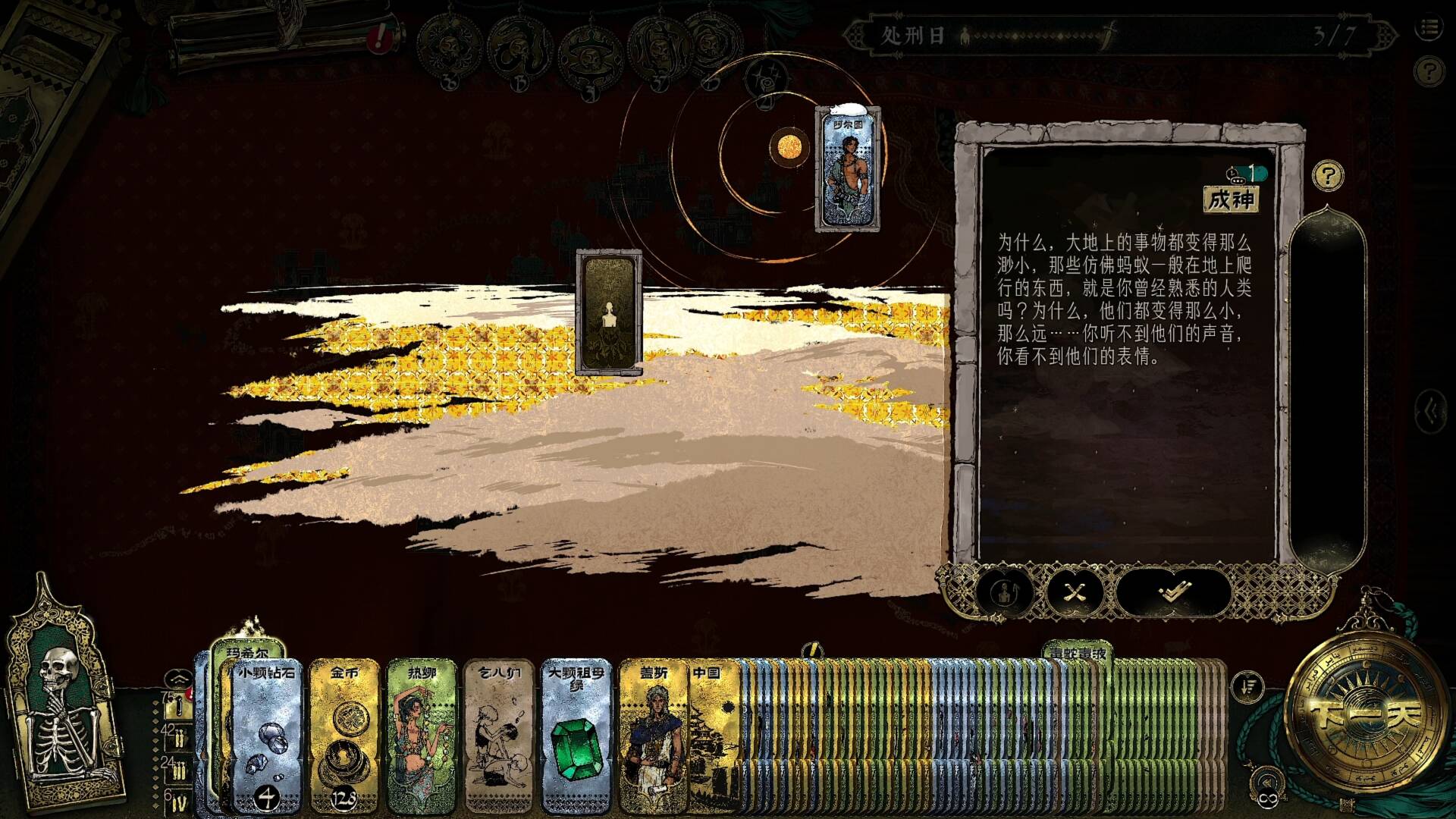Image resolution: width=1456 pixels, height=819 pixels.
Task: Show help for the event panel
Action: [x=1328, y=177]
